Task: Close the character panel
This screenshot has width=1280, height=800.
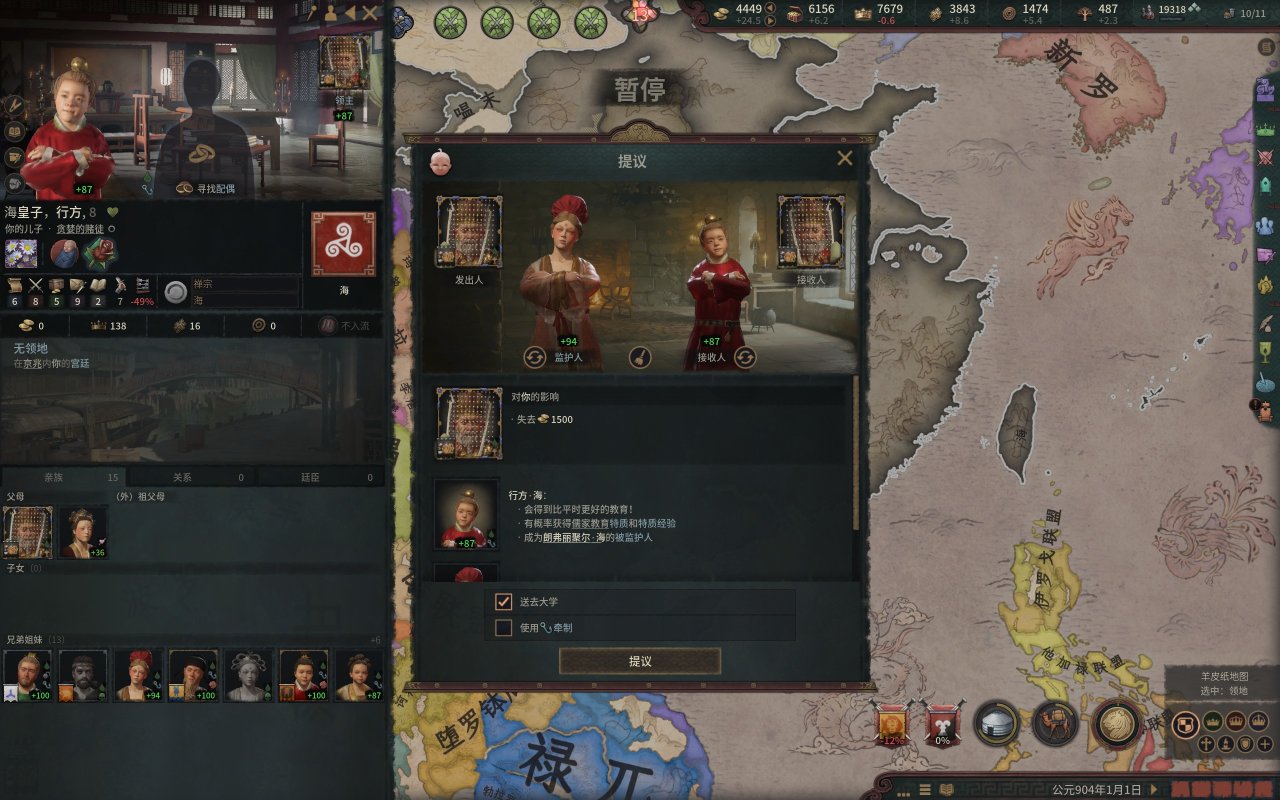Action: pos(370,13)
